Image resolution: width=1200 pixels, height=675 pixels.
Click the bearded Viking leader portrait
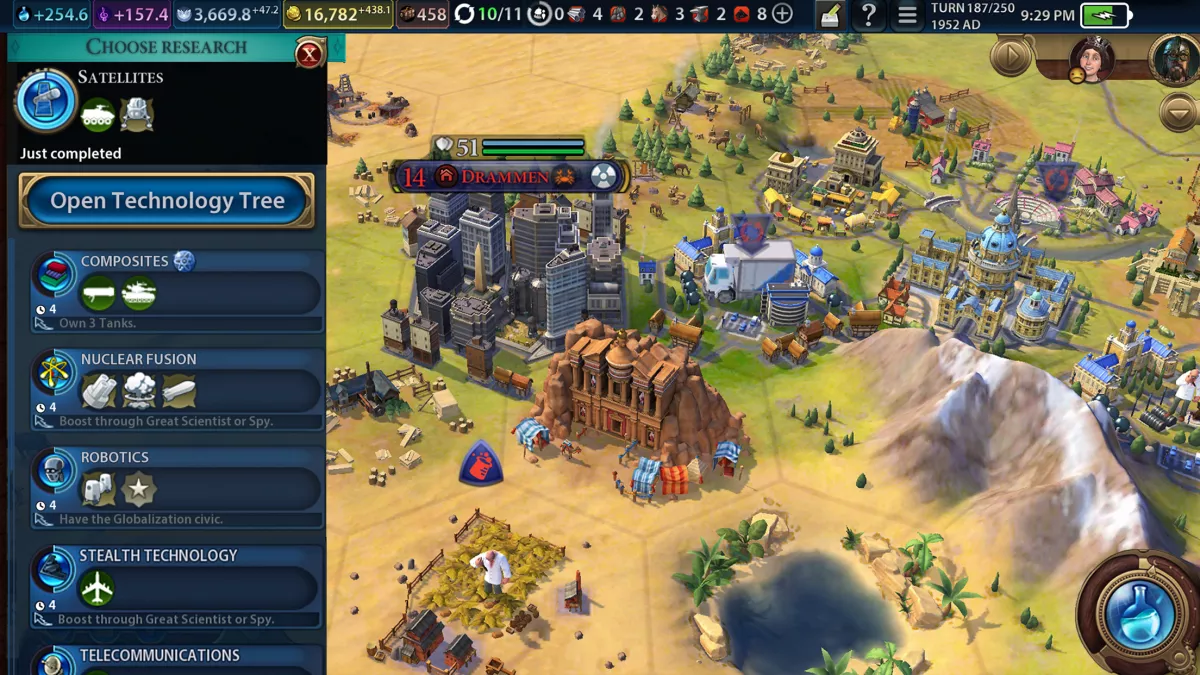(x=1174, y=59)
